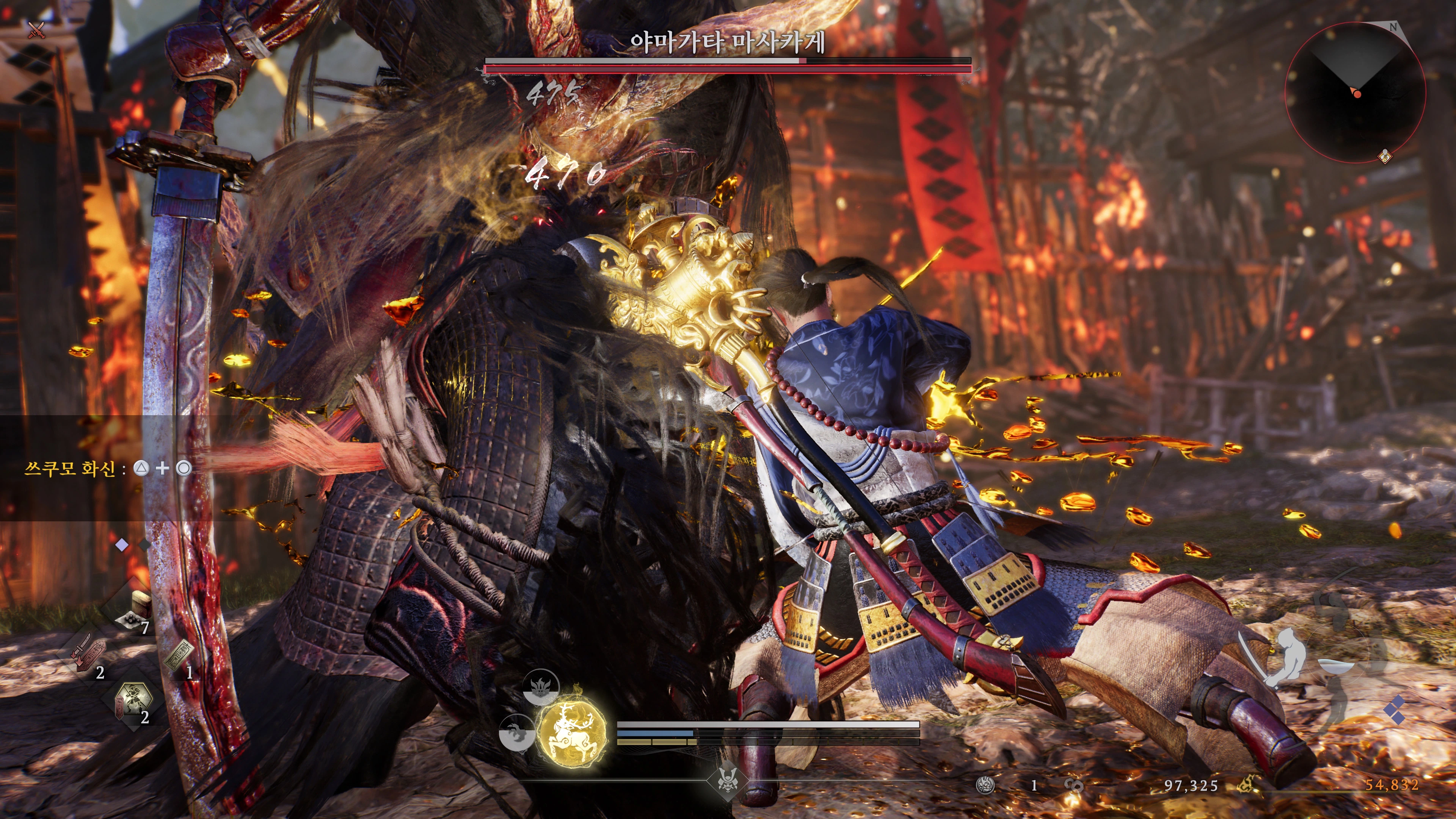Select the yellow objective marker on the minimap
The image size is (1456, 819).
pos(1384,155)
